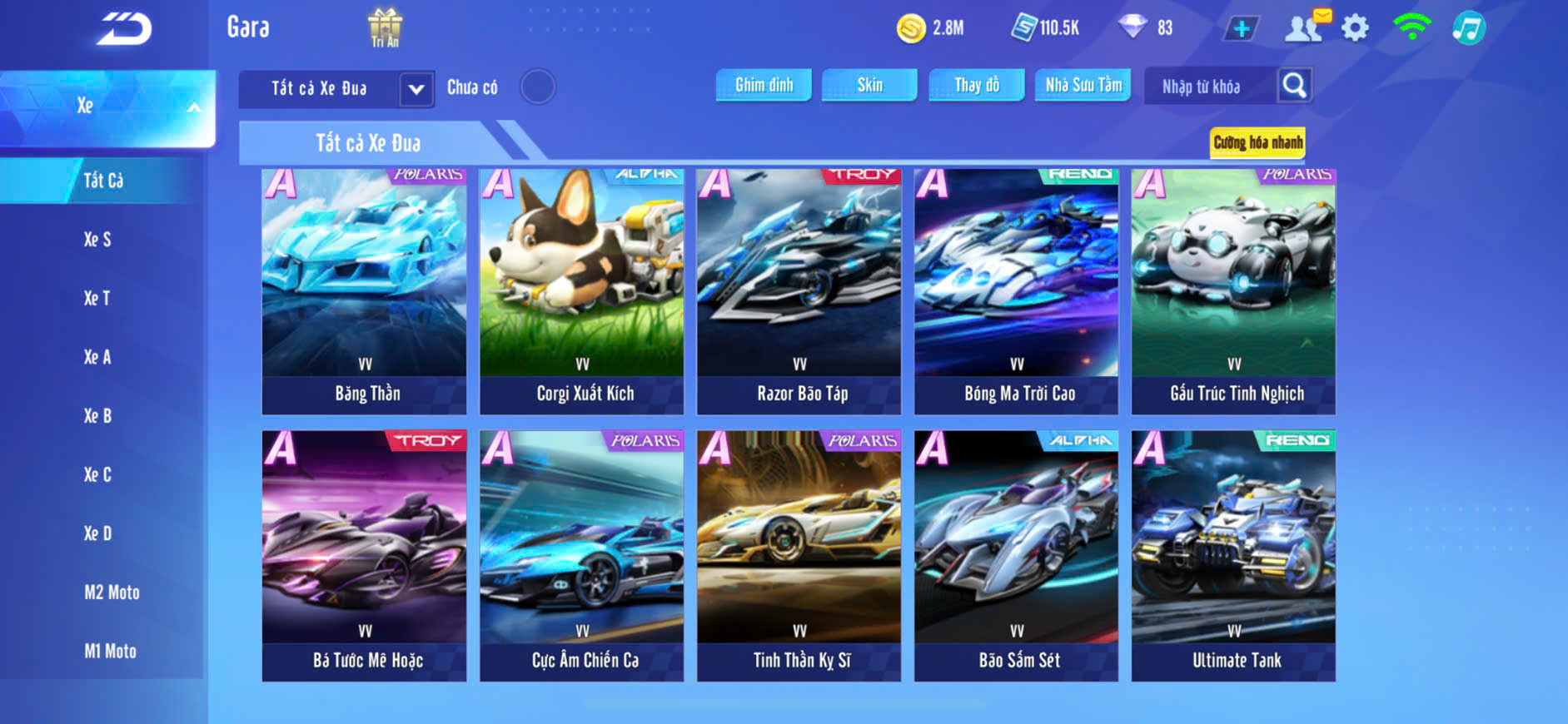Select the Băng Thần car card

tap(365, 291)
